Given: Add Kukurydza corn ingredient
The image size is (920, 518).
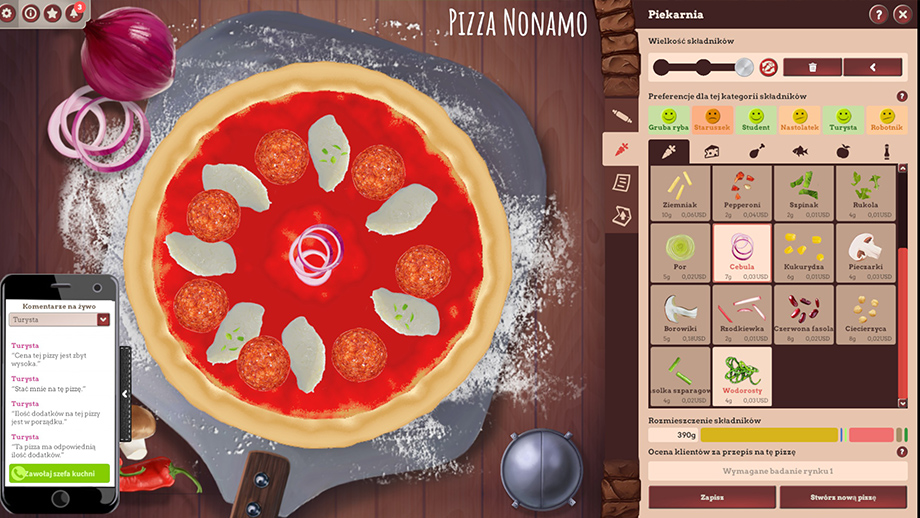Looking at the screenshot, I should (x=804, y=252).
